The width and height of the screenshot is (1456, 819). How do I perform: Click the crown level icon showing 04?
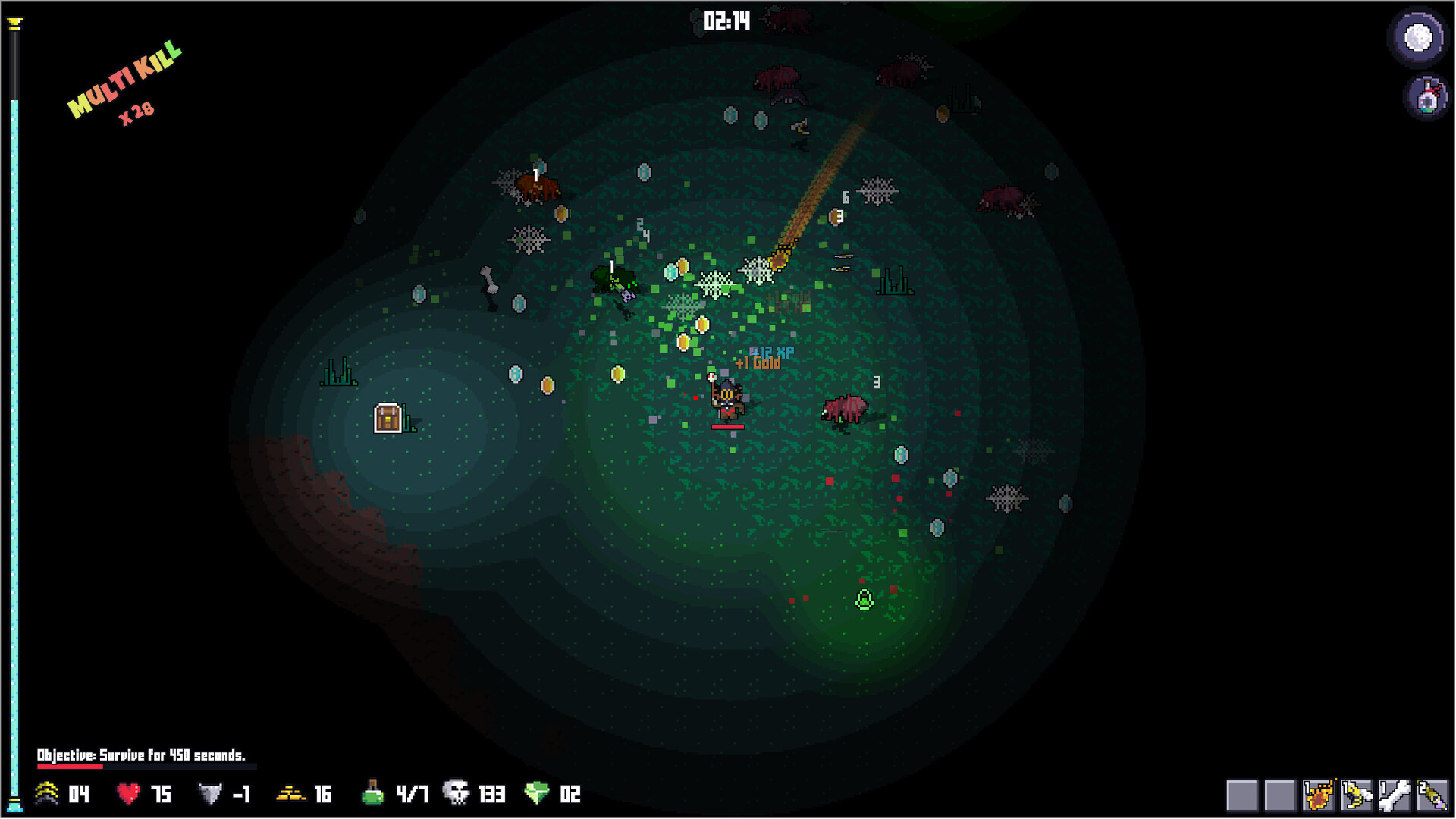(x=45, y=795)
